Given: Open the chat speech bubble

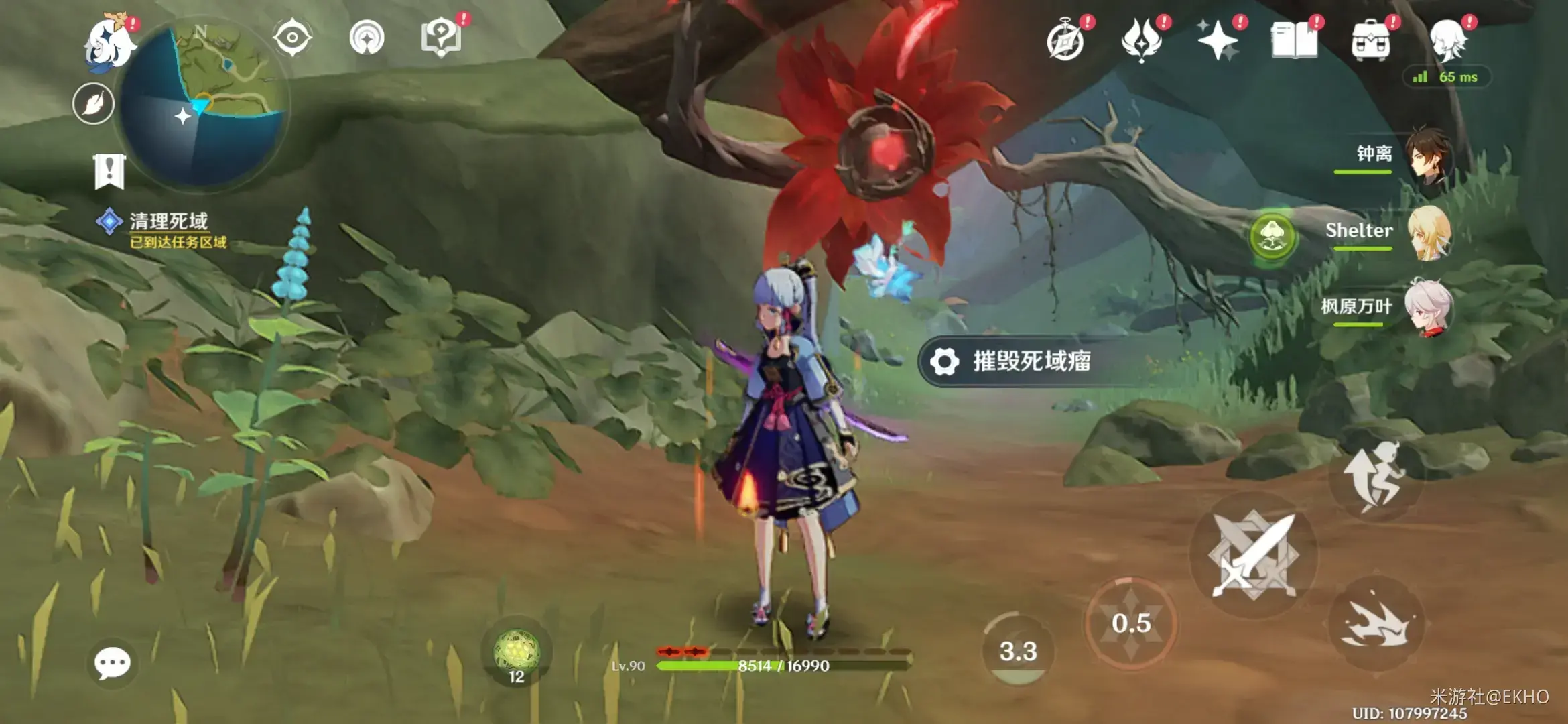Looking at the screenshot, I should click(x=112, y=663).
